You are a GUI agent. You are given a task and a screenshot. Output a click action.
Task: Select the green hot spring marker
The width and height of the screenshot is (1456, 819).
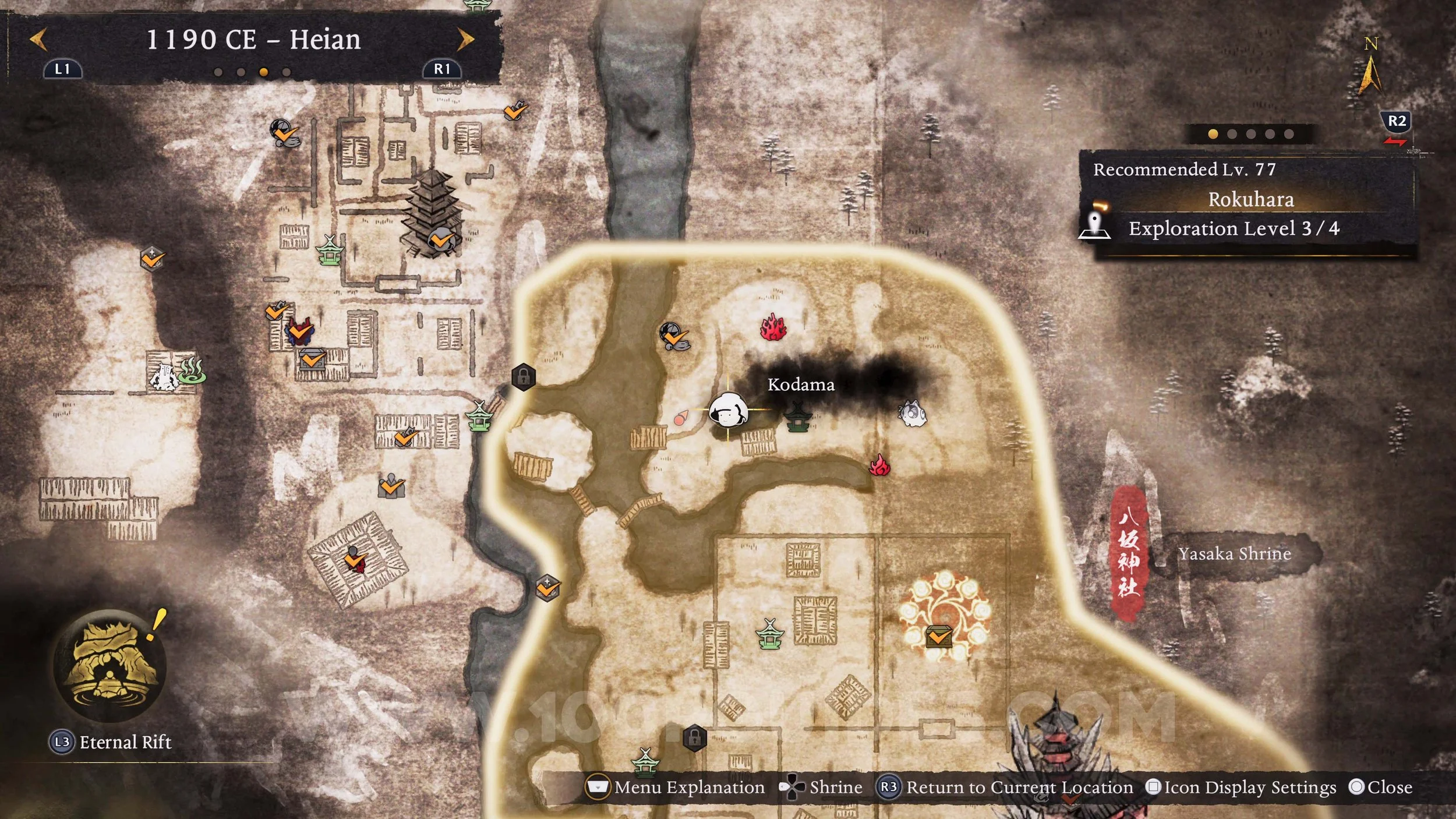(192, 370)
